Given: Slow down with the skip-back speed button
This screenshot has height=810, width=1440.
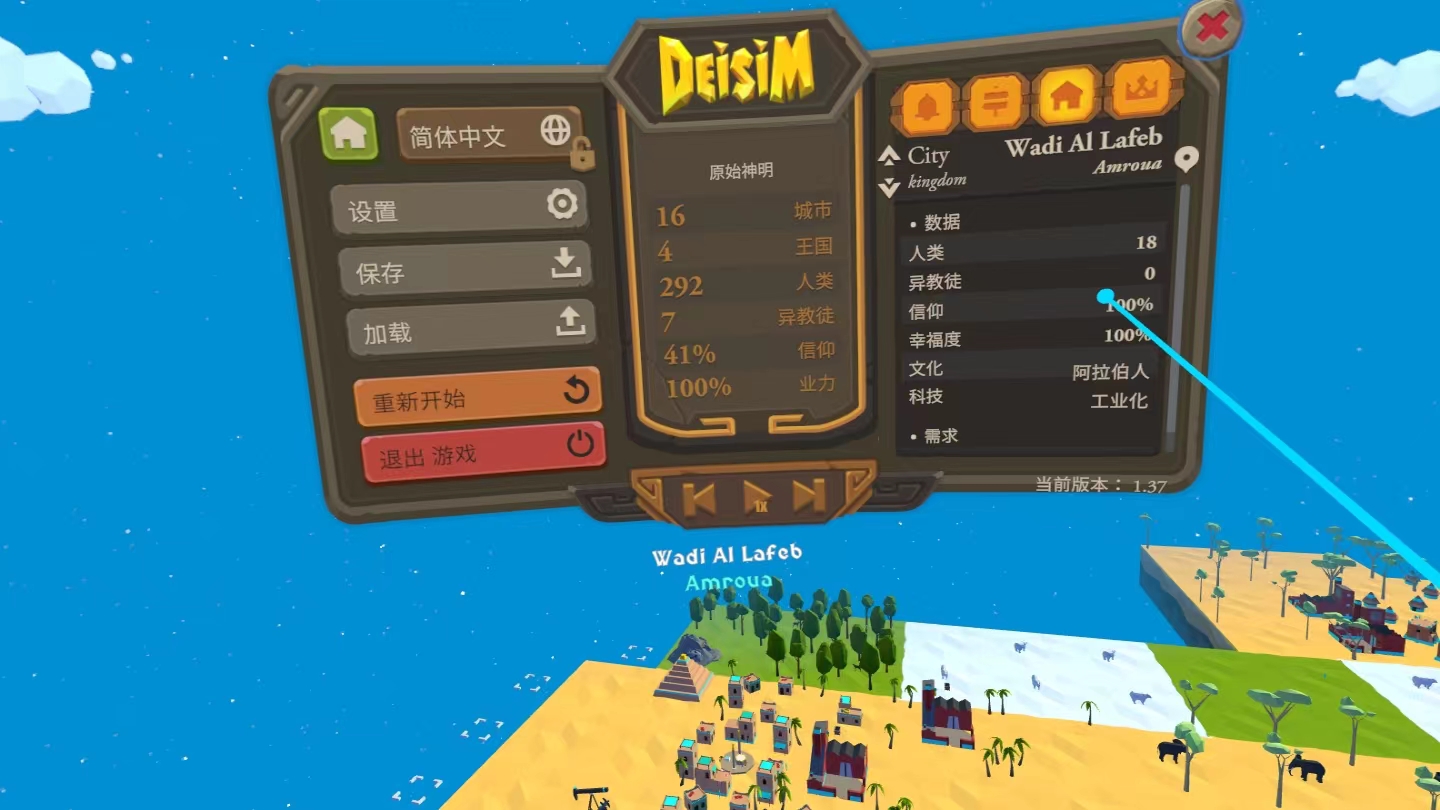Looking at the screenshot, I should 699,498.
